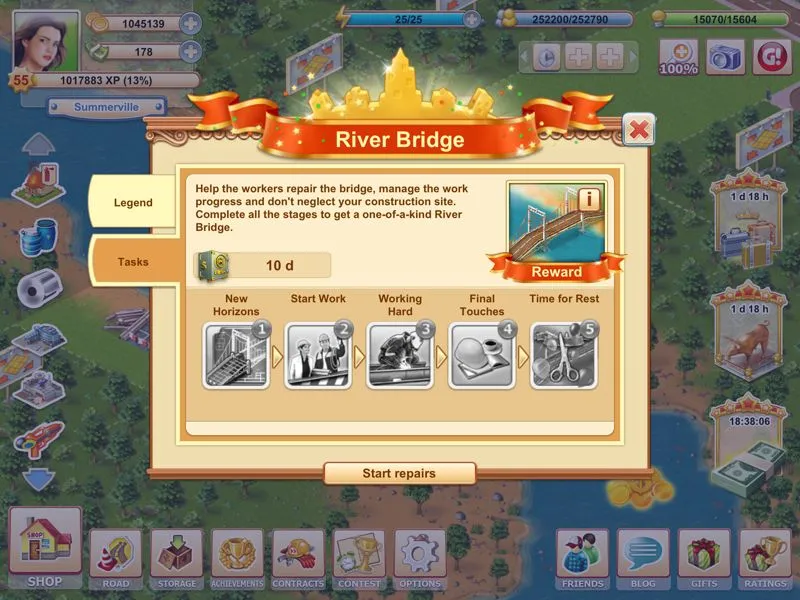This screenshot has width=800, height=600.
Task: Select the Final Touches stage
Action: [482, 354]
